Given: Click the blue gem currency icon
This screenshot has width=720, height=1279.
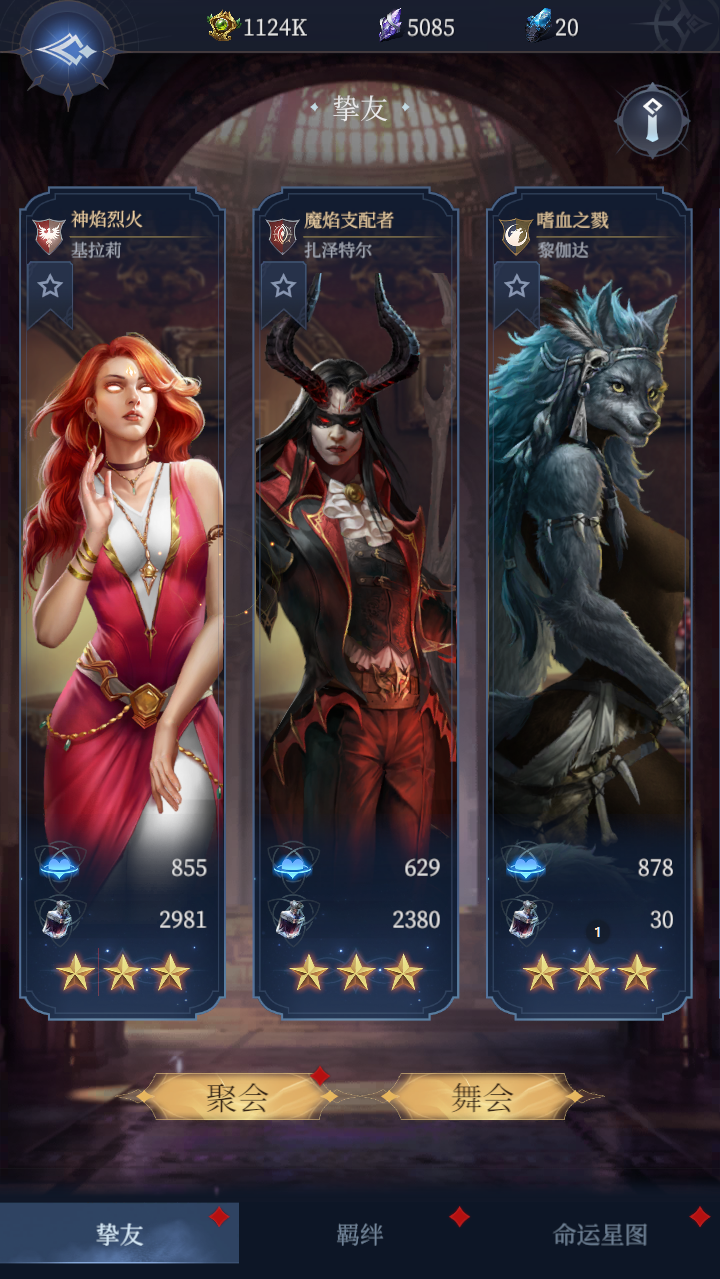Looking at the screenshot, I should point(539,26).
